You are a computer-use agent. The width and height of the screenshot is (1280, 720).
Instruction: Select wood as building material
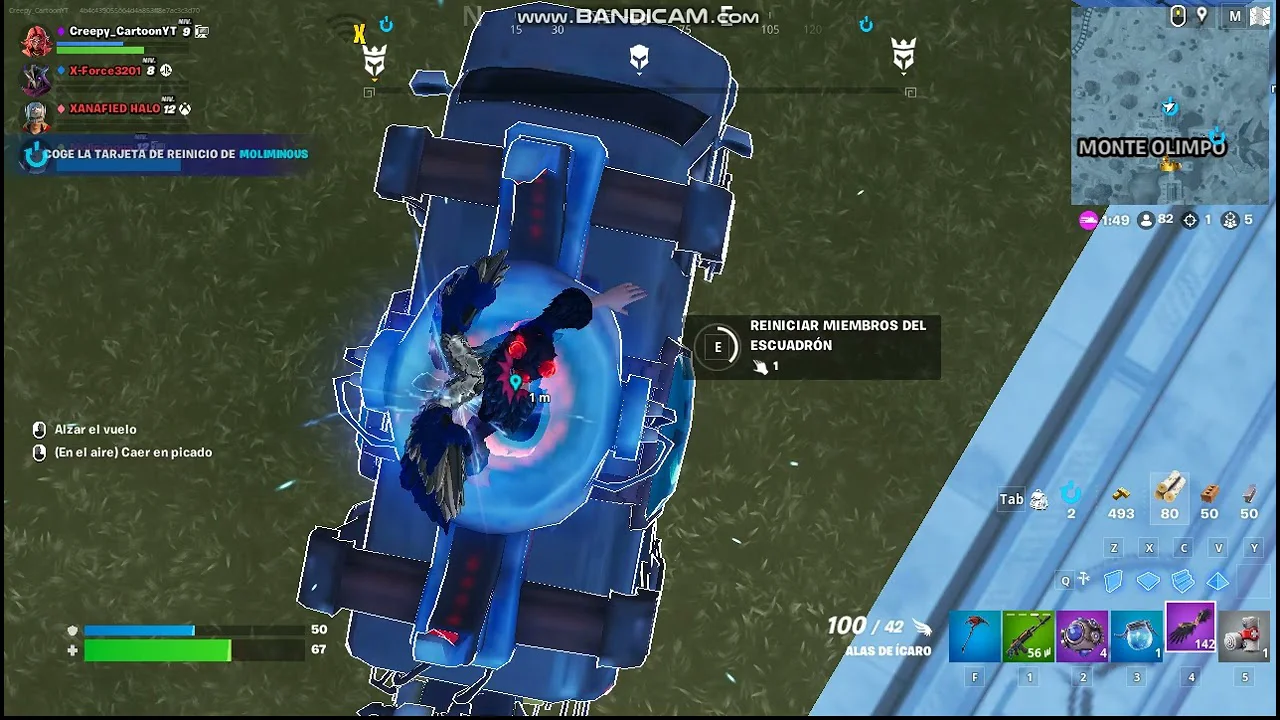pos(1169,492)
